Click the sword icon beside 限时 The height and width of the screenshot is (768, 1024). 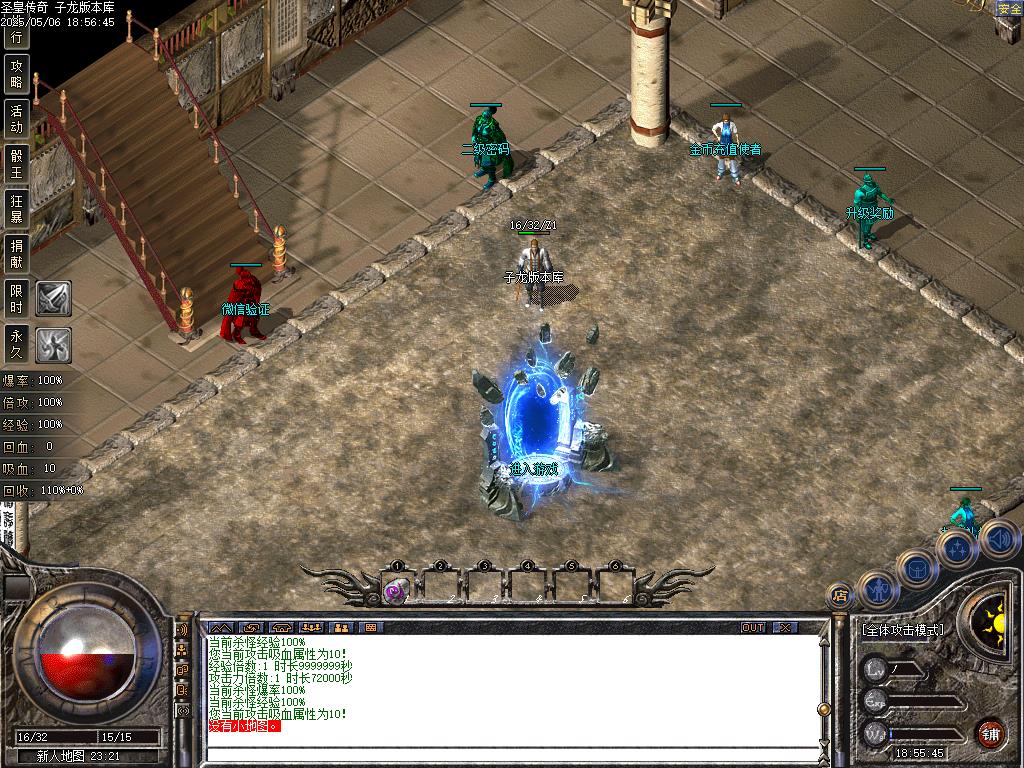pyautogui.click(x=53, y=298)
